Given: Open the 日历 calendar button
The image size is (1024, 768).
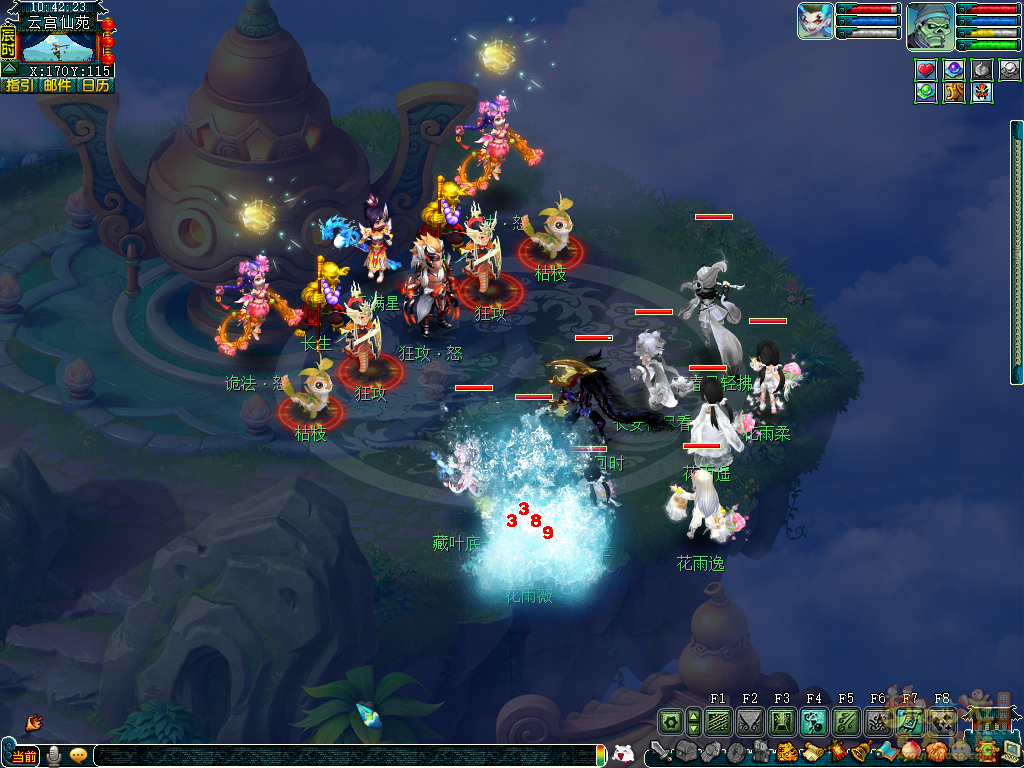Looking at the screenshot, I should coord(96,86).
